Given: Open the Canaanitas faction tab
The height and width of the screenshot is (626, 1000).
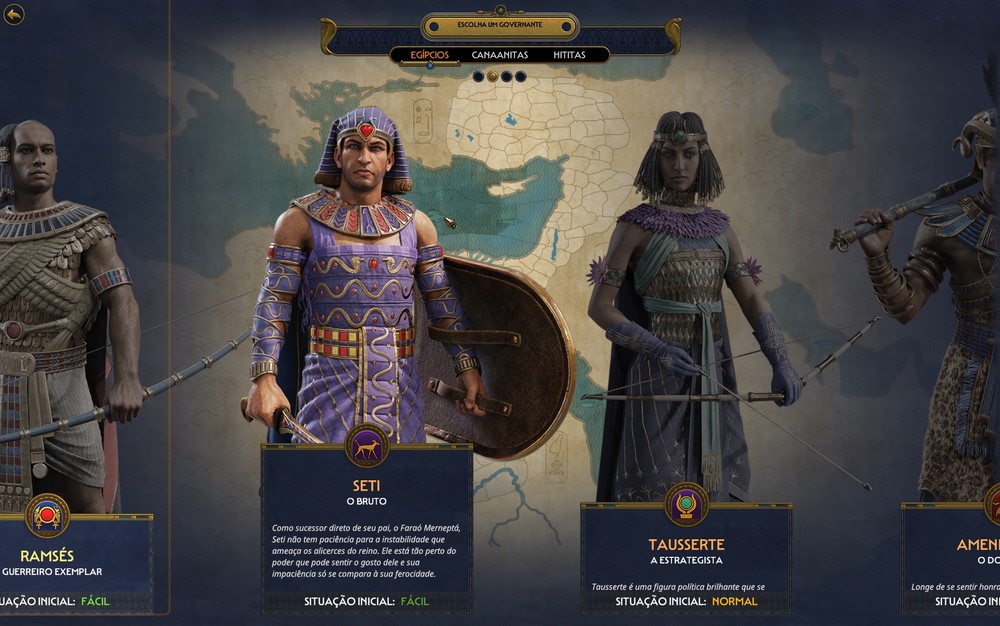Looking at the screenshot, I should pos(500,55).
